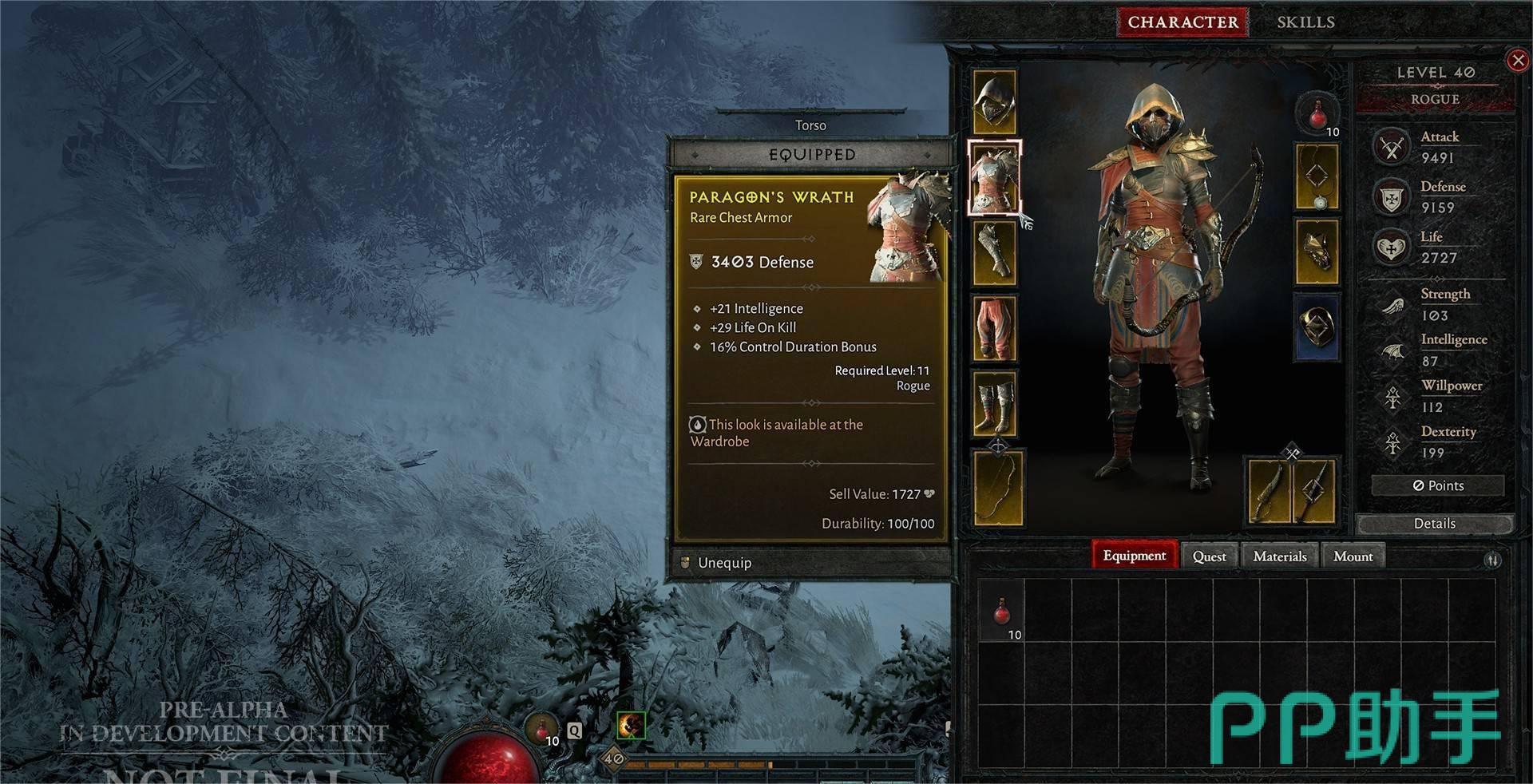Click the bow ranged weapon slot
Screen dimensions: 1533x784
point(997,488)
